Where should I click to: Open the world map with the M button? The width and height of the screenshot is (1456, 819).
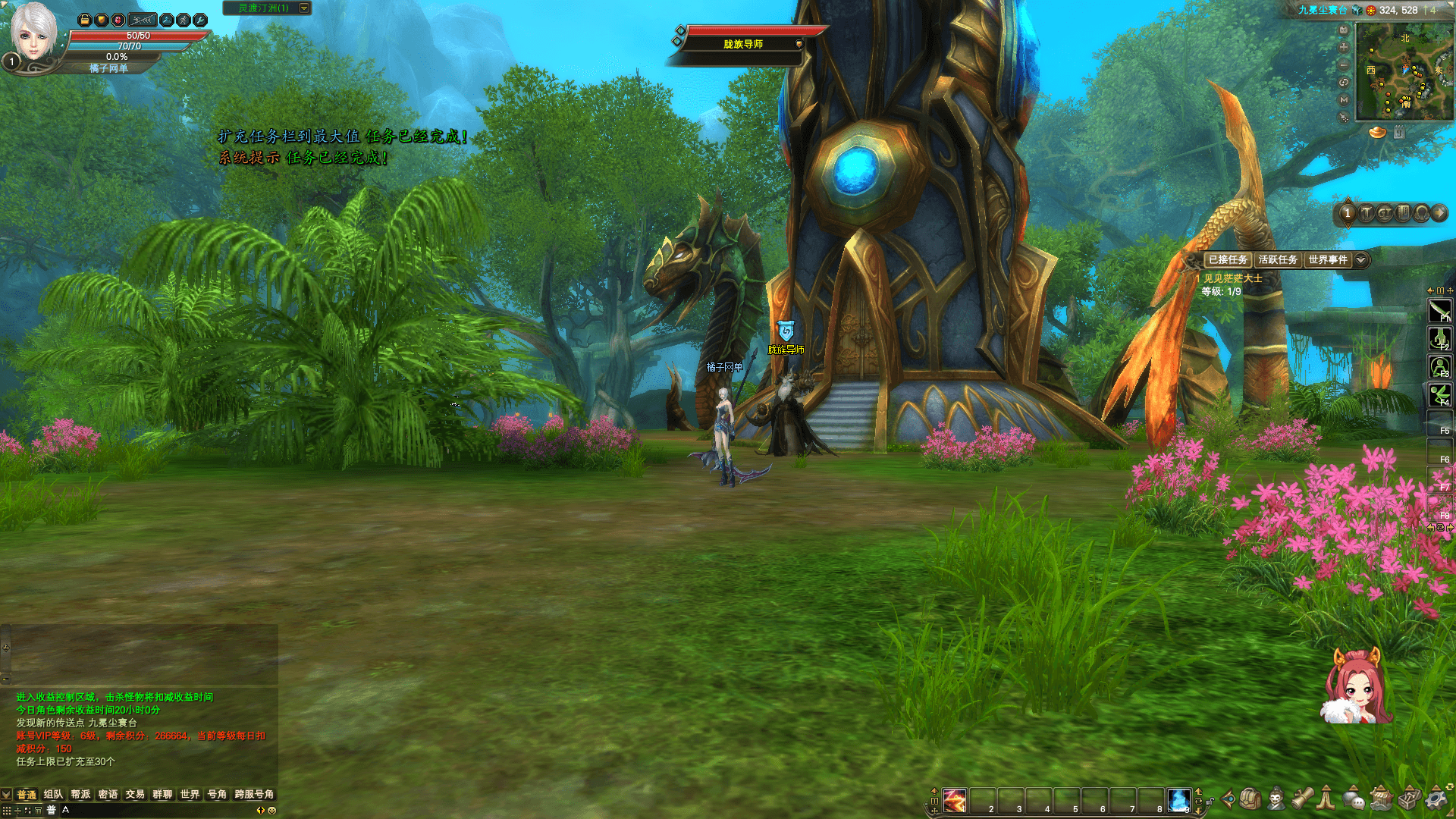click(1344, 99)
